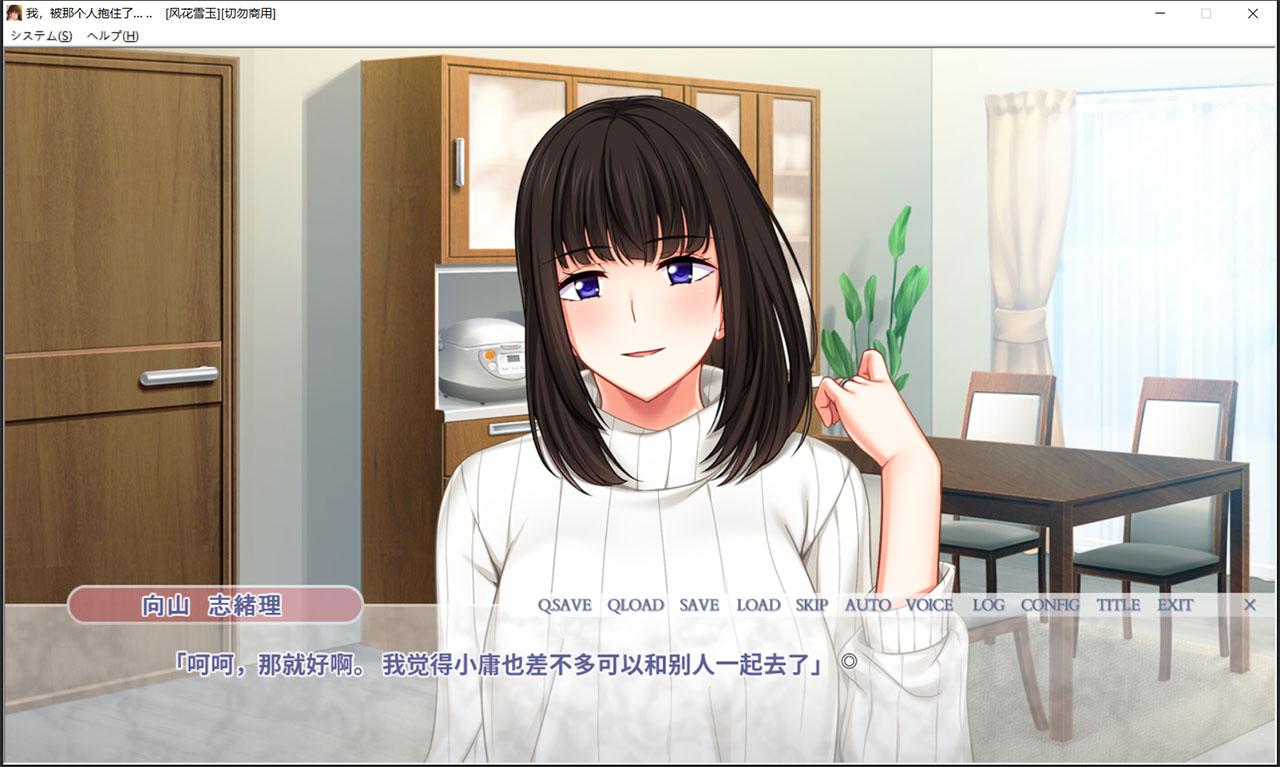1280x767 pixels.
Task: Turn on AUTO reading mode
Action: [x=868, y=605]
